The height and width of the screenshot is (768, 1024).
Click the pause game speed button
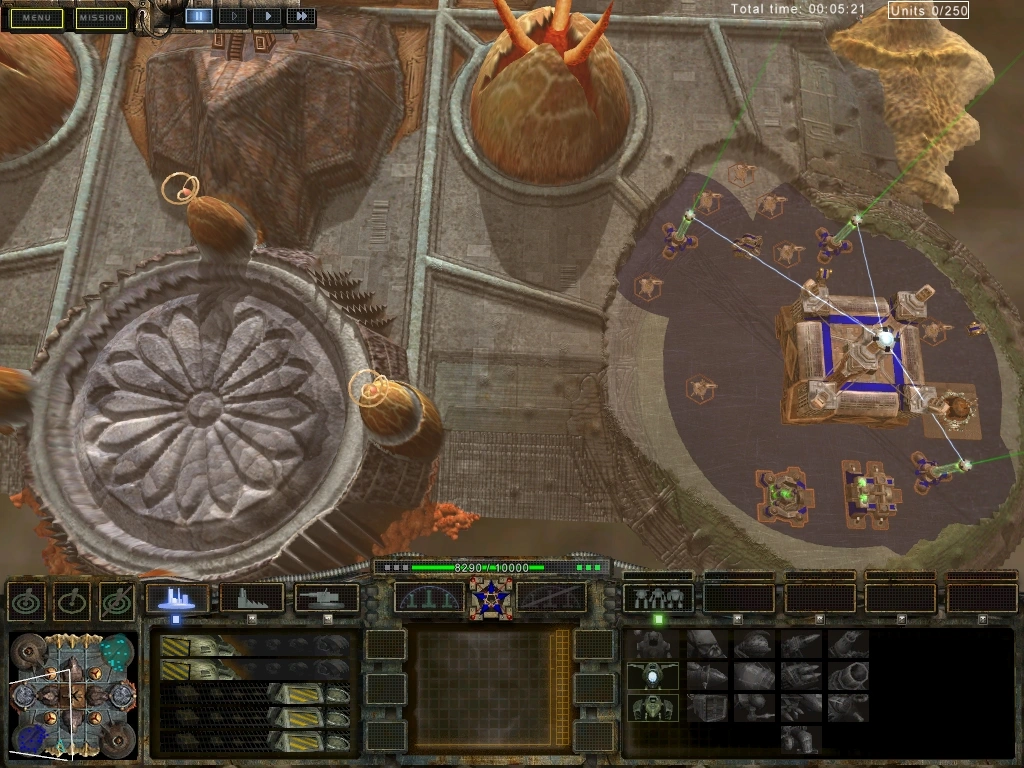[198, 16]
